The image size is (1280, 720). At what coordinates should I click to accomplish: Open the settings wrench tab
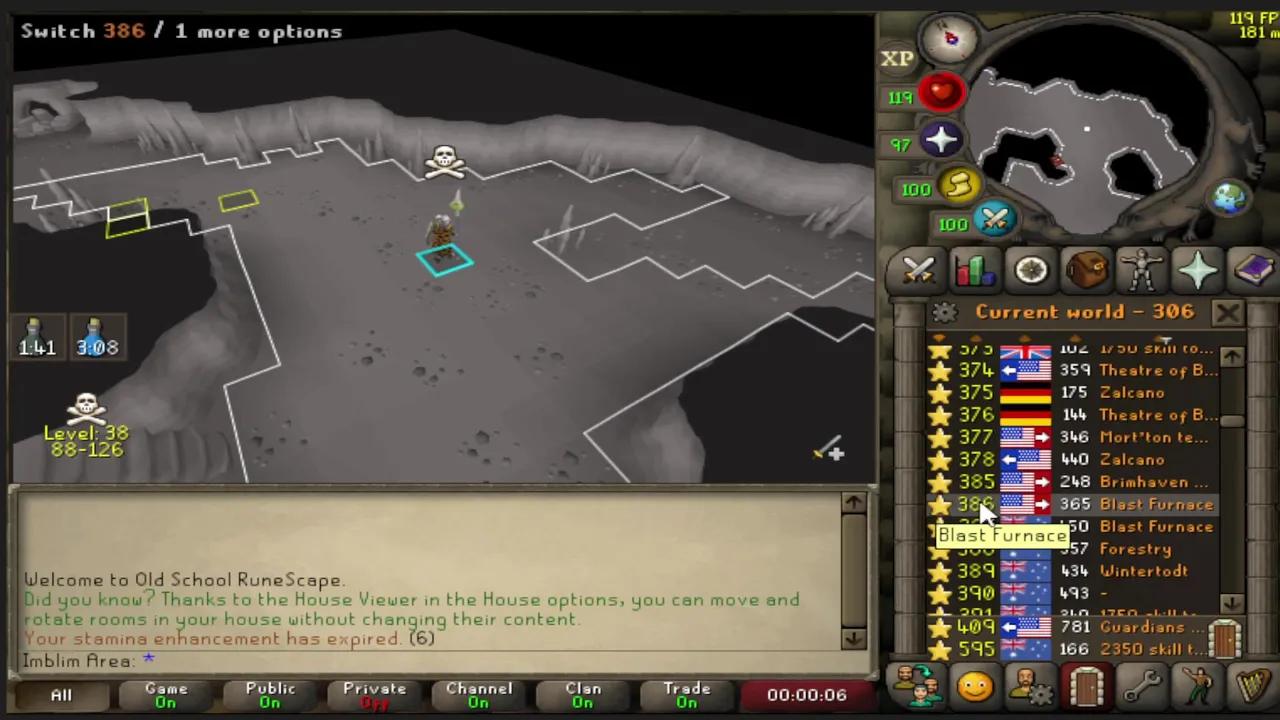pos(1143,687)
